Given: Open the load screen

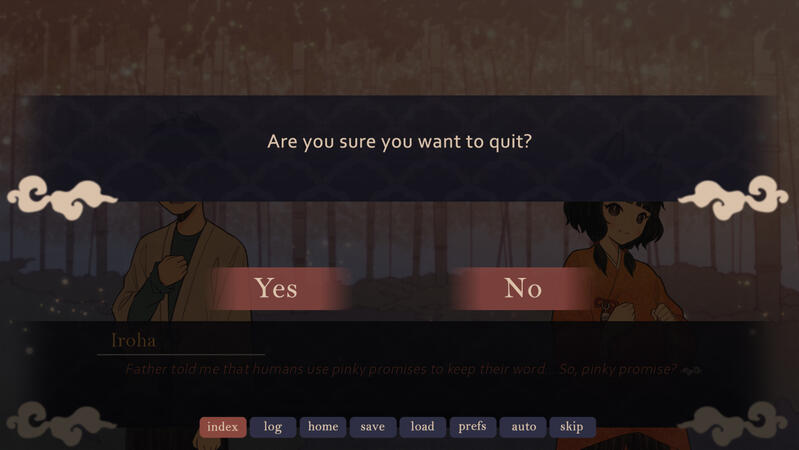Looking at the screenshot, I should (423, 427).
